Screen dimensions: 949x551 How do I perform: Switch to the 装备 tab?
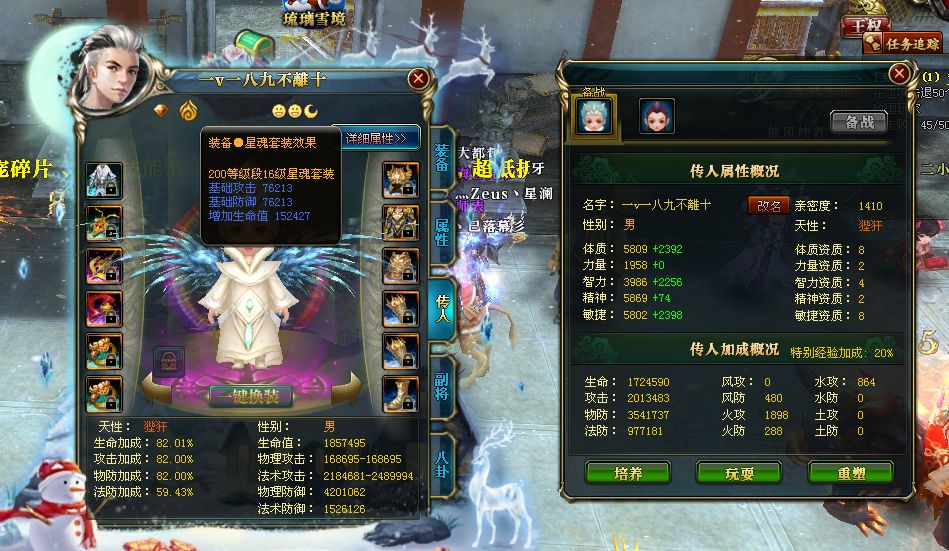tap(442, 162)
